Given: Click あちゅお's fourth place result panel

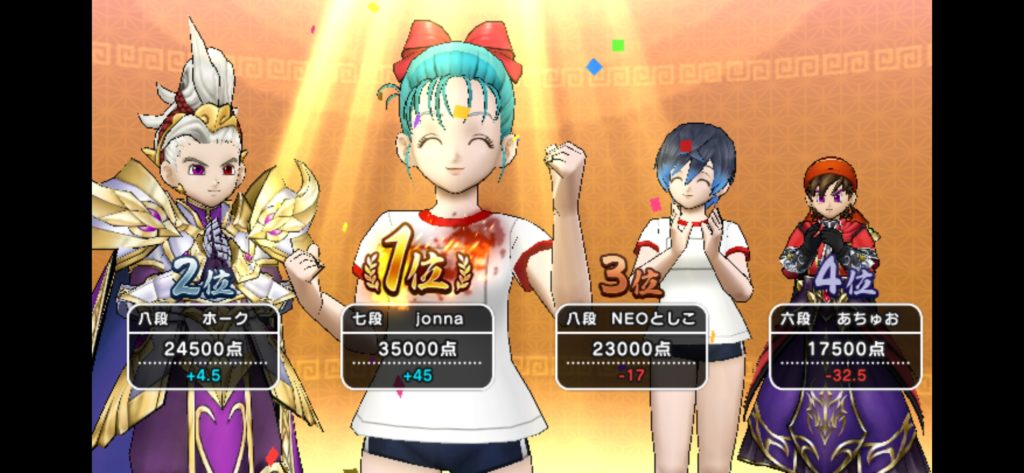Looking at the screenshot, I should [x=844, y=346].
